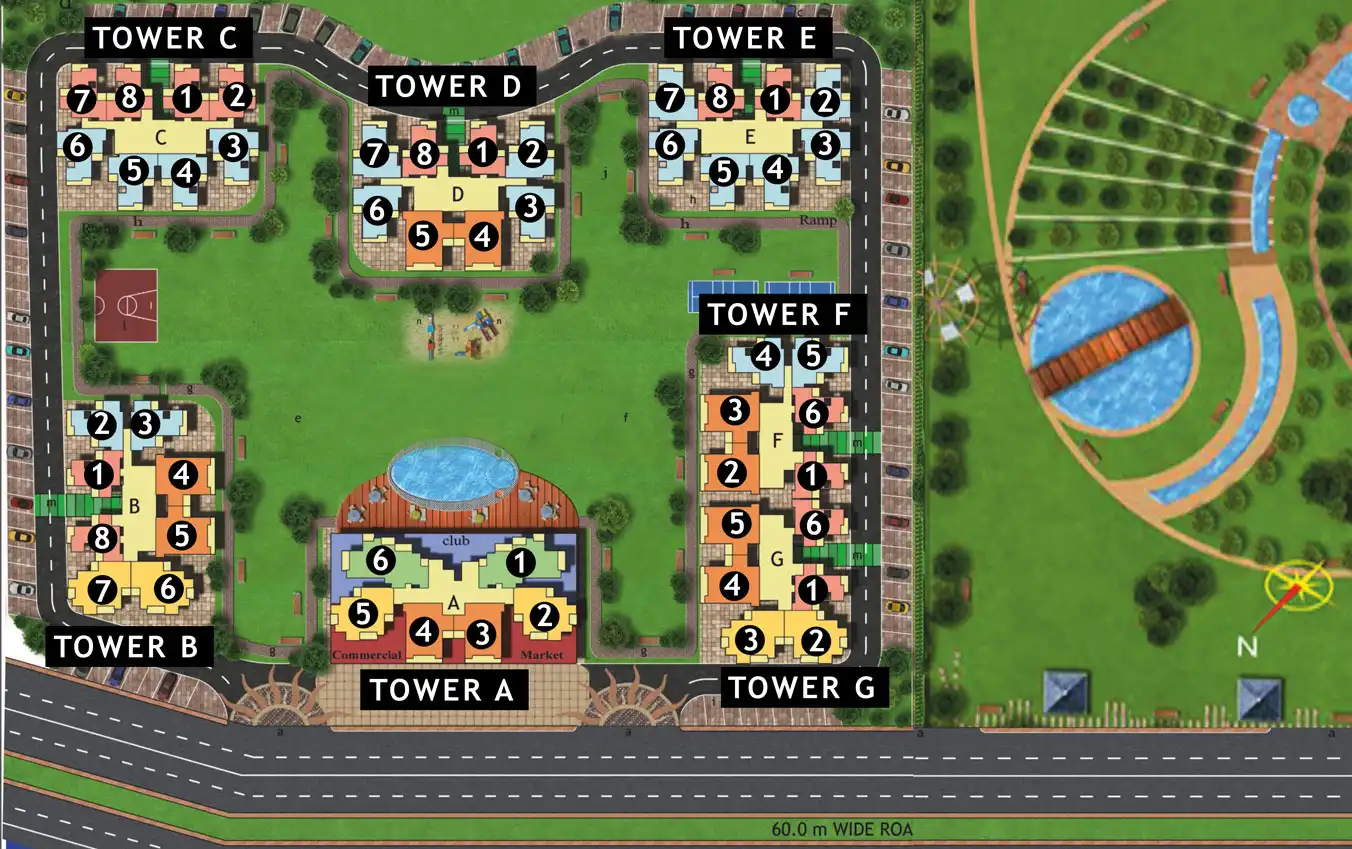Image resolution: width=1352 pixels, height=849 pixels.
Task: Click unit marker 6 in Tower D
Action: pyautogui.click(x=378, y=211)
